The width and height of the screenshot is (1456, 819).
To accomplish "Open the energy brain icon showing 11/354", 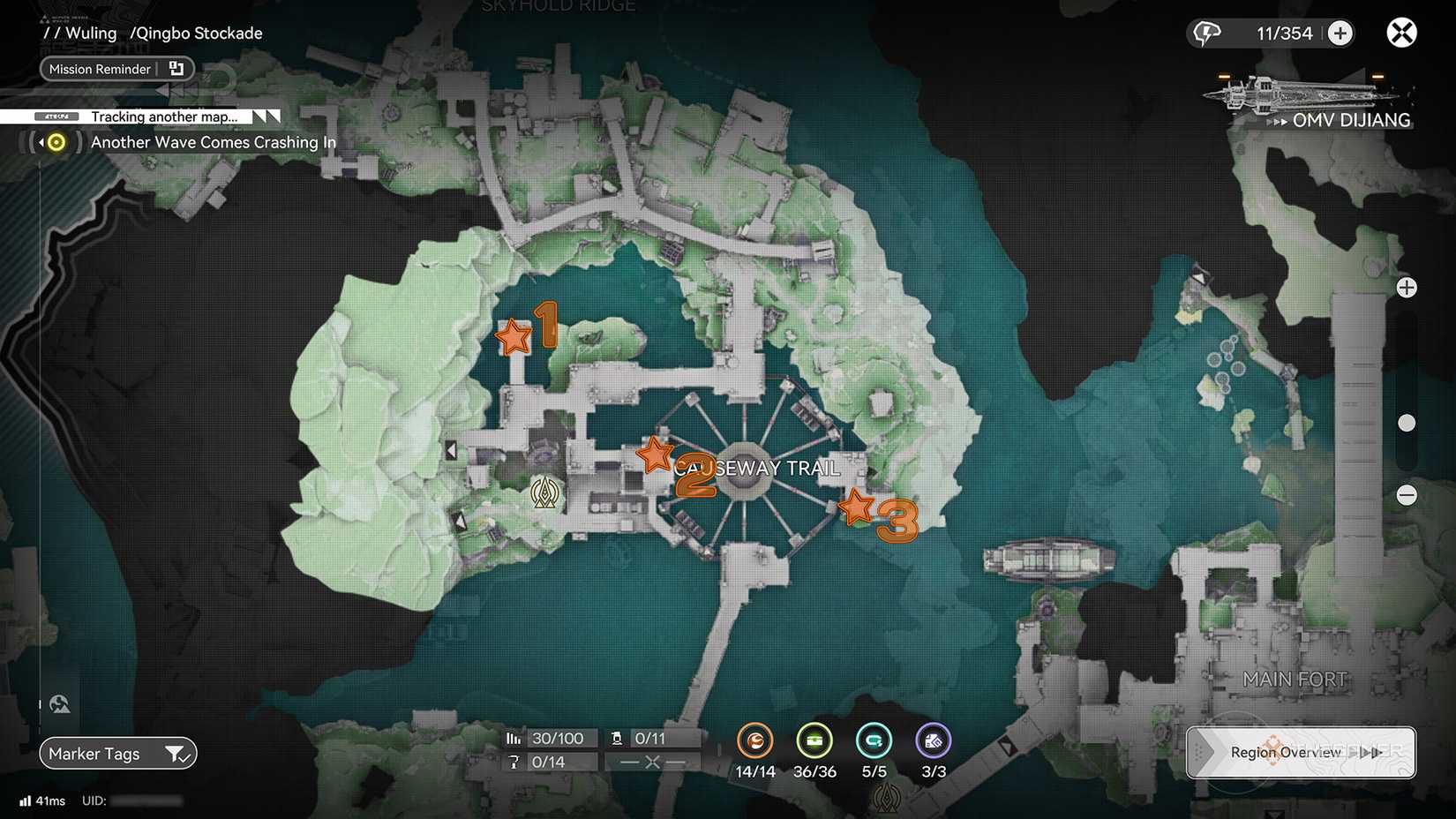I will tap(1206, 33).
